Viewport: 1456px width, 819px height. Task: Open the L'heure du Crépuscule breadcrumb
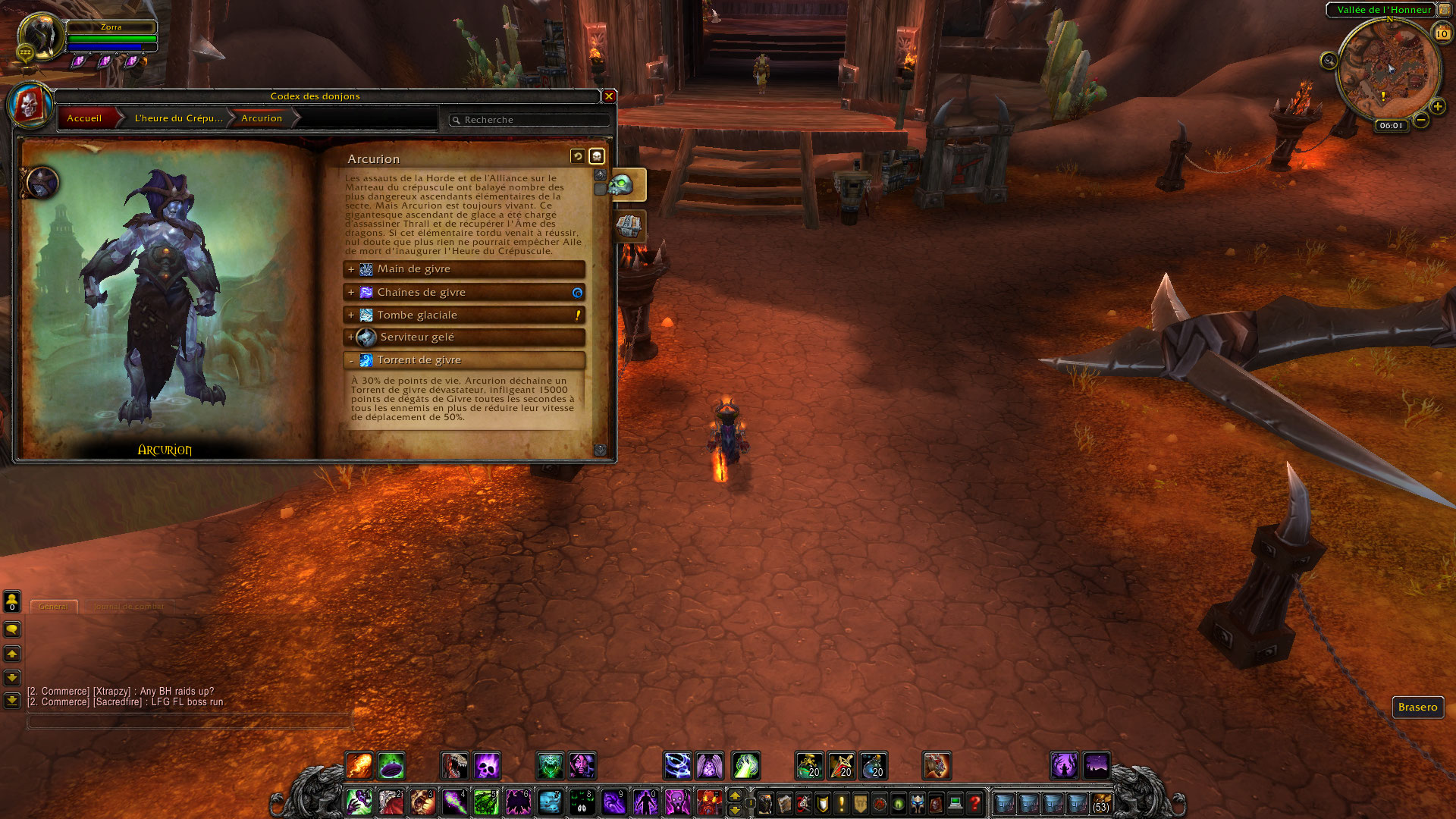click(179, 118)
